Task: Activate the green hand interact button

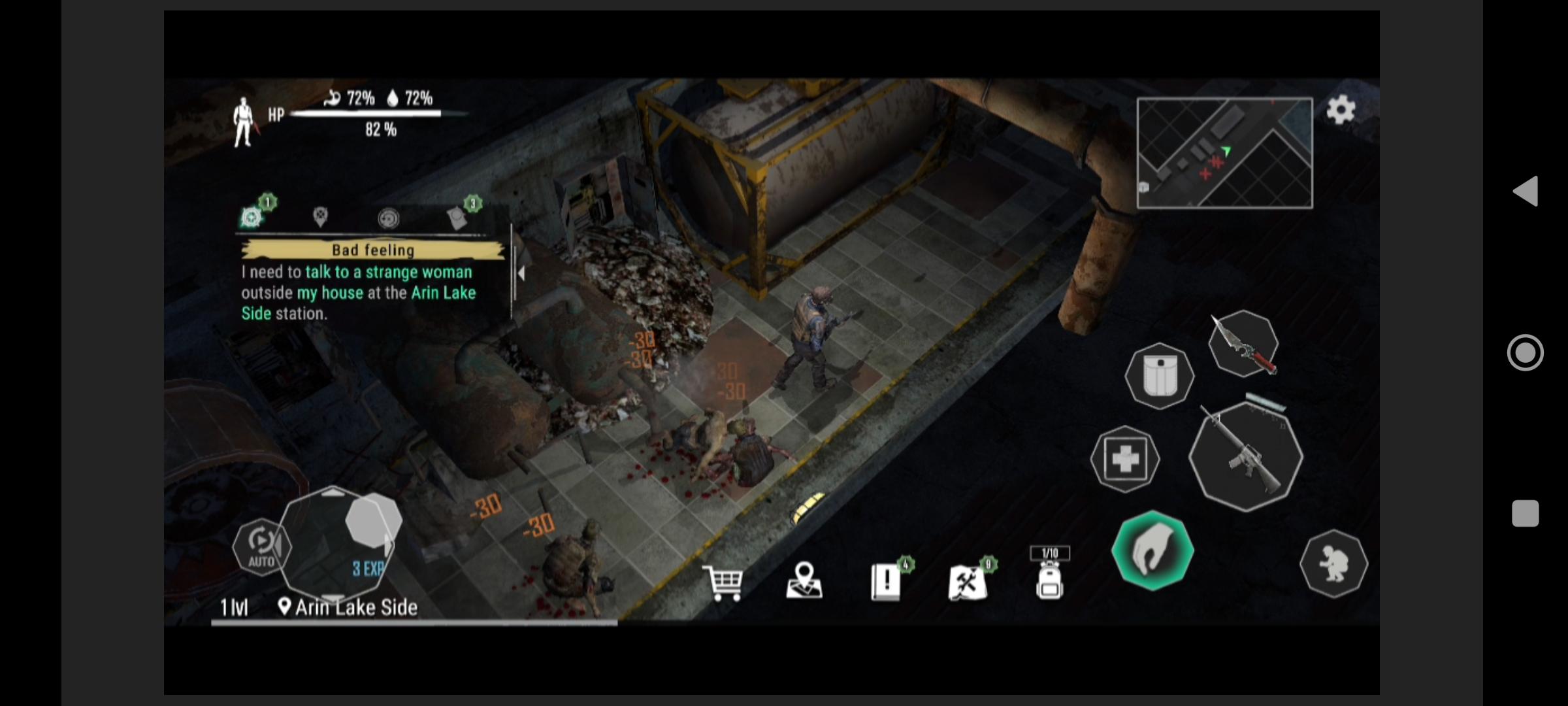Action: click(1152, 551)
